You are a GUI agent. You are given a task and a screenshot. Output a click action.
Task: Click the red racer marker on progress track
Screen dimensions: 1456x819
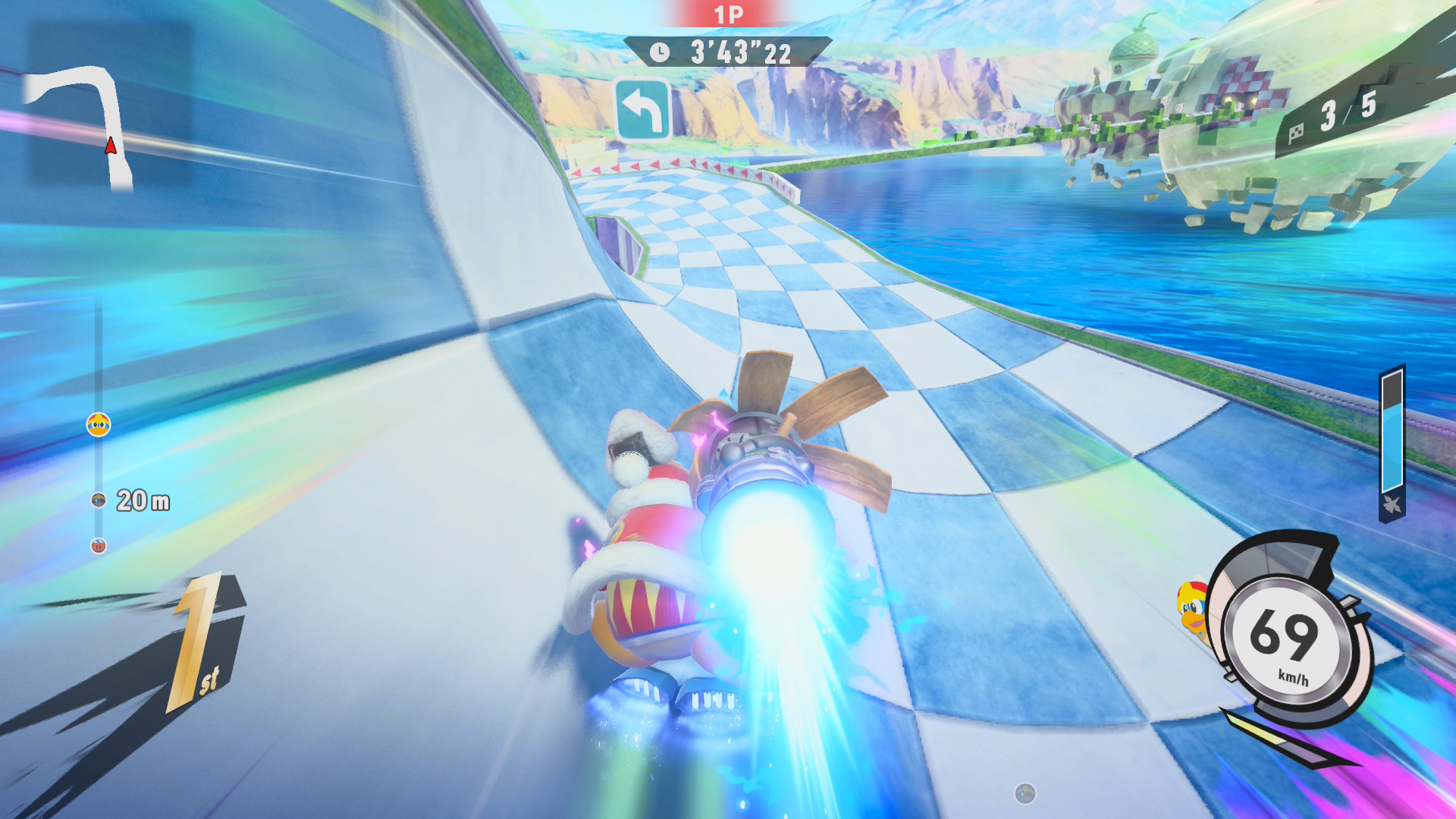(x=99, y=545)
